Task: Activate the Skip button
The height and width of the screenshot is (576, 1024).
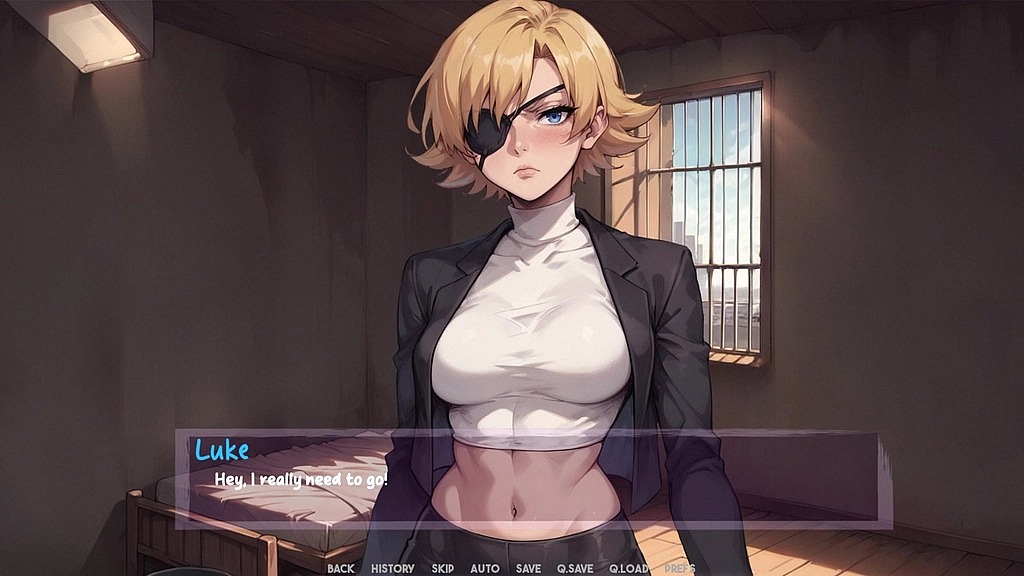Action: pyautogui.click(x=443, y=568)
